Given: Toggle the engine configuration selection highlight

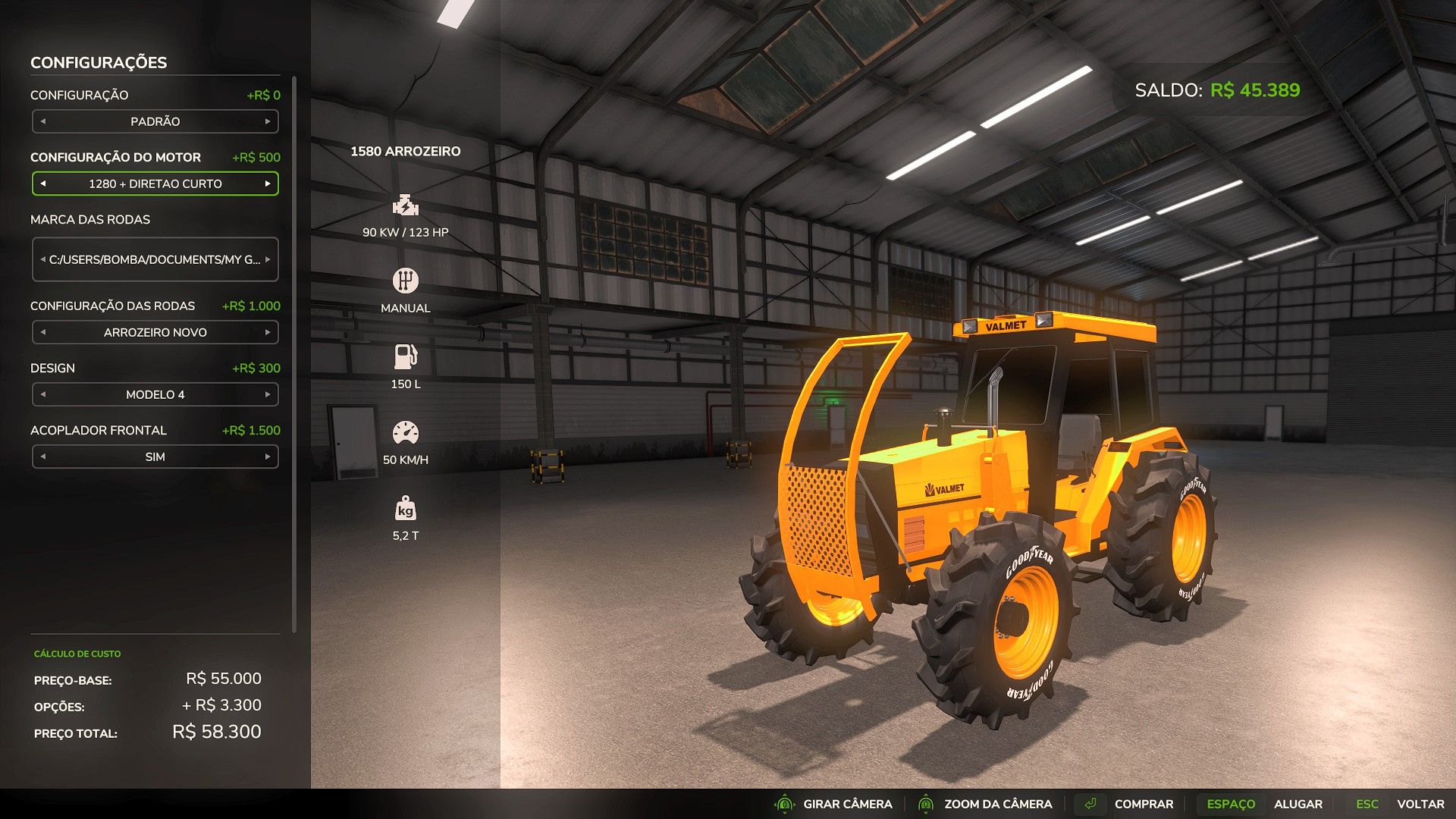Looking at the screenshot, I should pos(155,184).
